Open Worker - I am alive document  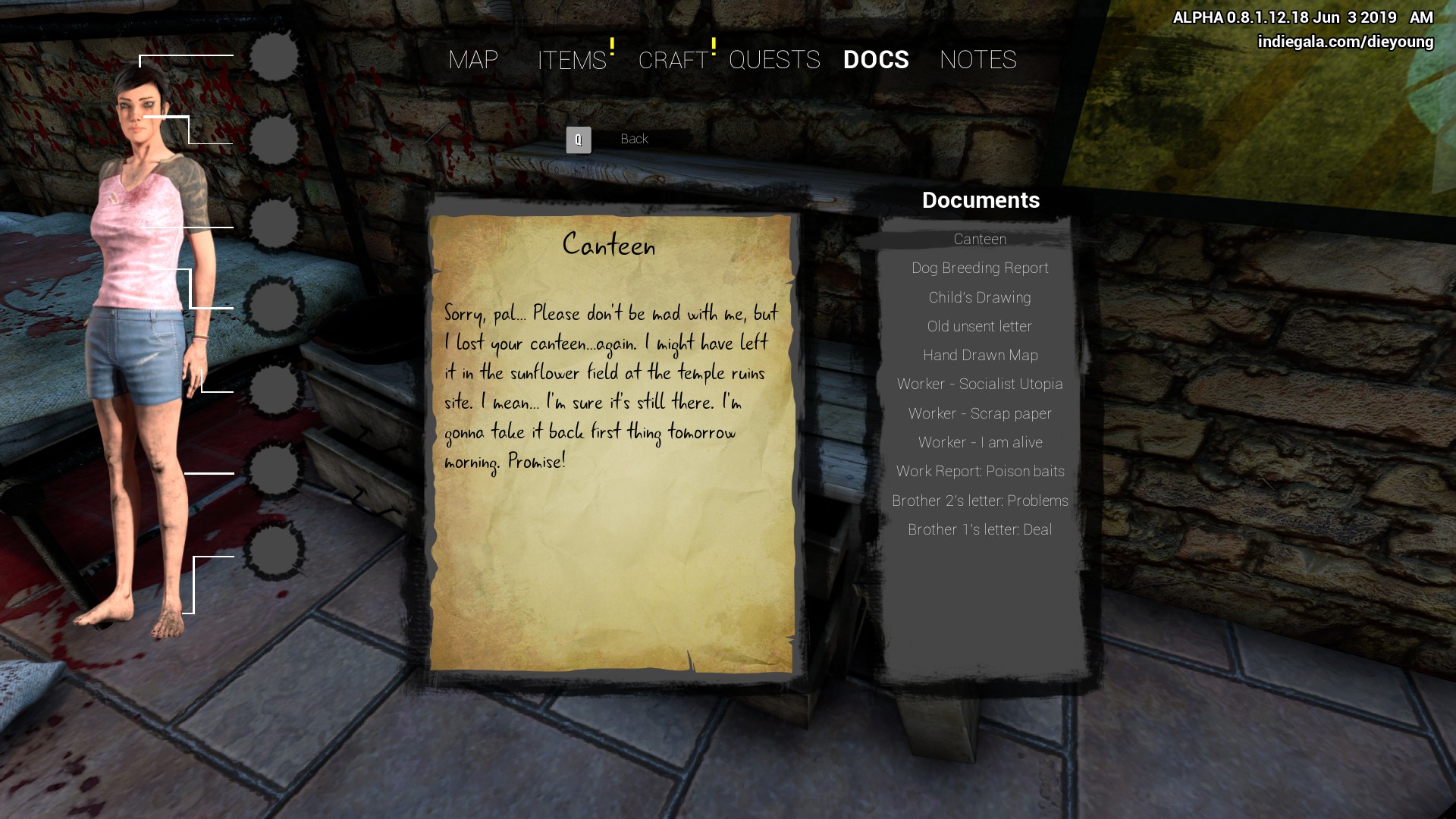click(980, 443)
